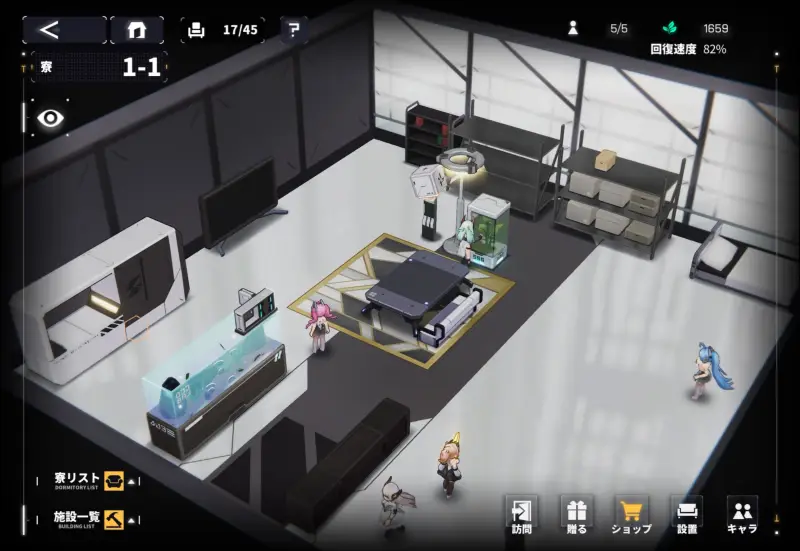Viewport: 800px width, 551px height.
Task: Select the 寮 1-1 dorm label
Action: click(x=99, y=68)
